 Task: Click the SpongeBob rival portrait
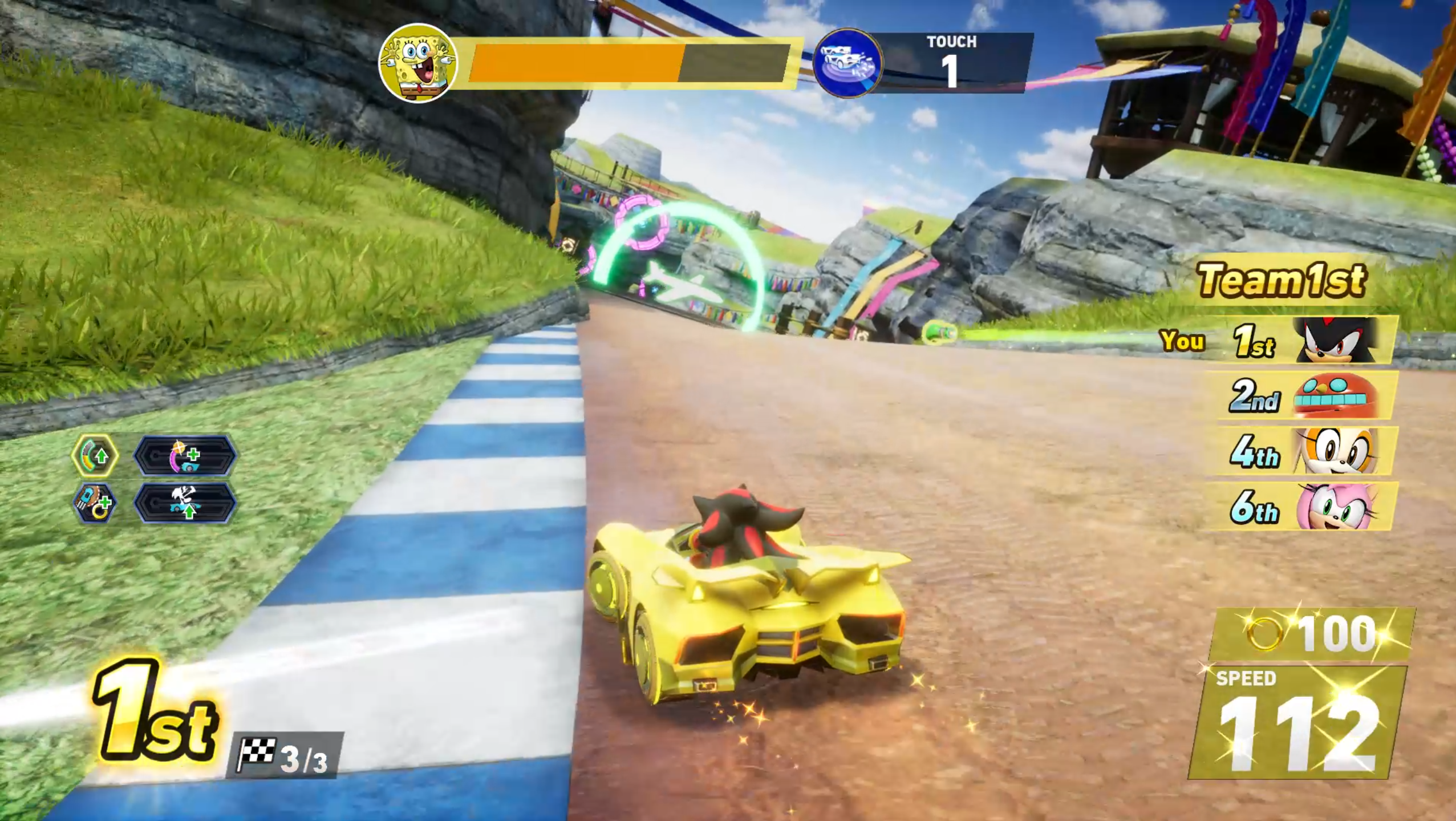pyautogui.click(x=418, y=63)
